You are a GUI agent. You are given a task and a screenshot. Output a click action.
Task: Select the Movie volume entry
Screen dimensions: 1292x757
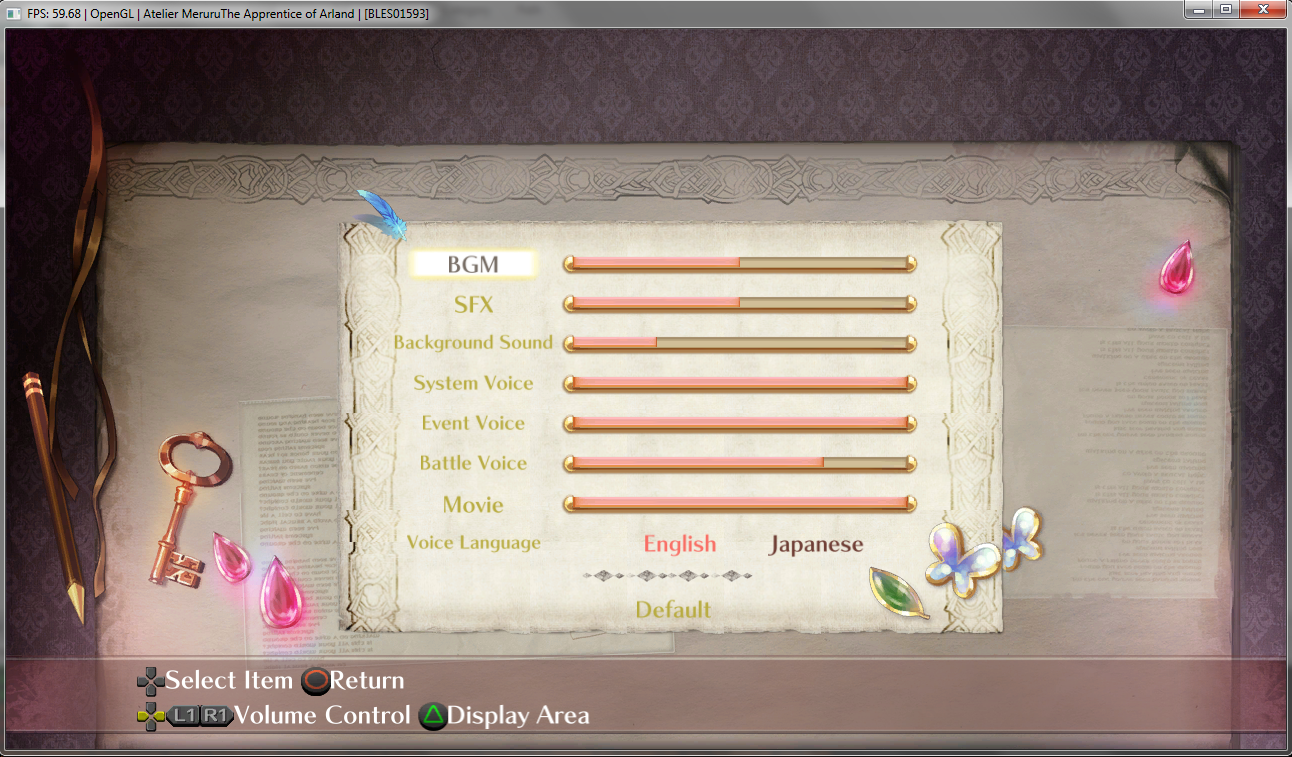pos(473,504)
